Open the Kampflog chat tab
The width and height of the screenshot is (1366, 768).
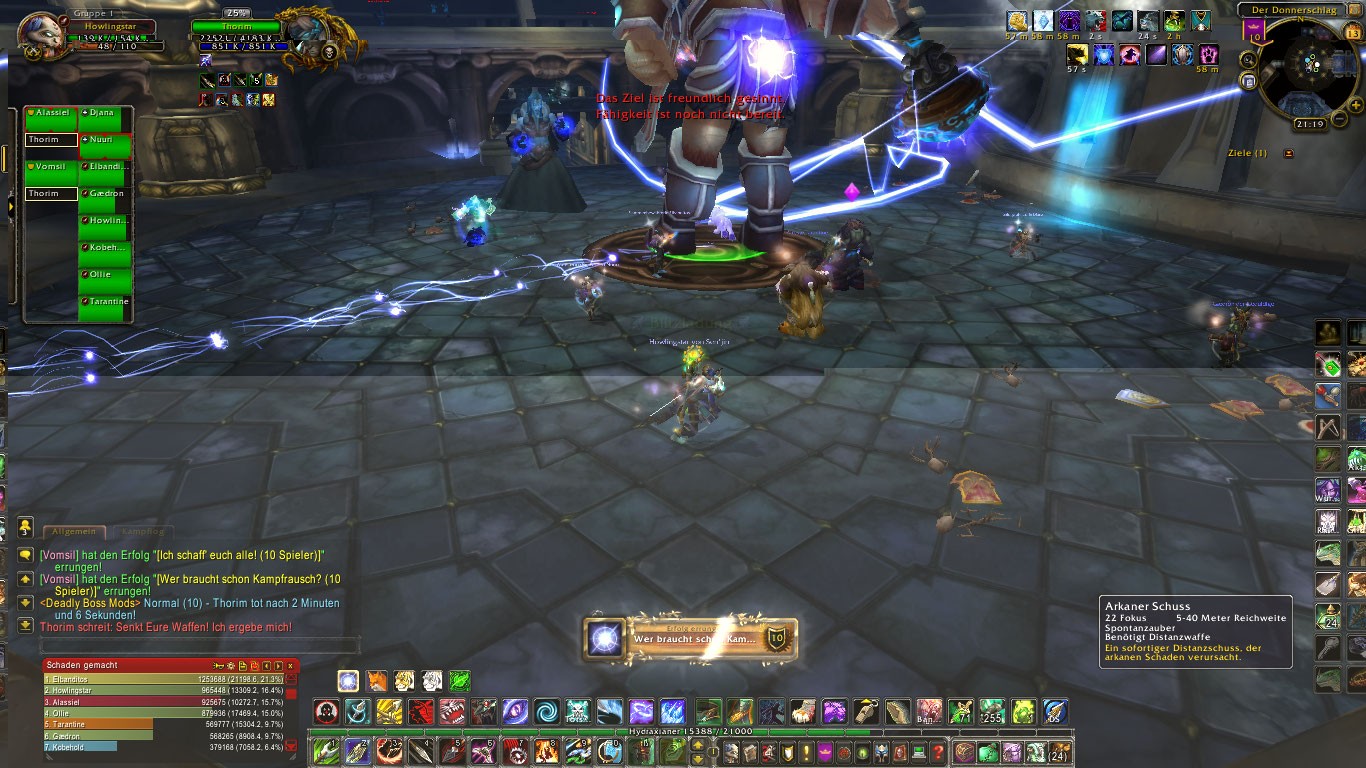140,532
